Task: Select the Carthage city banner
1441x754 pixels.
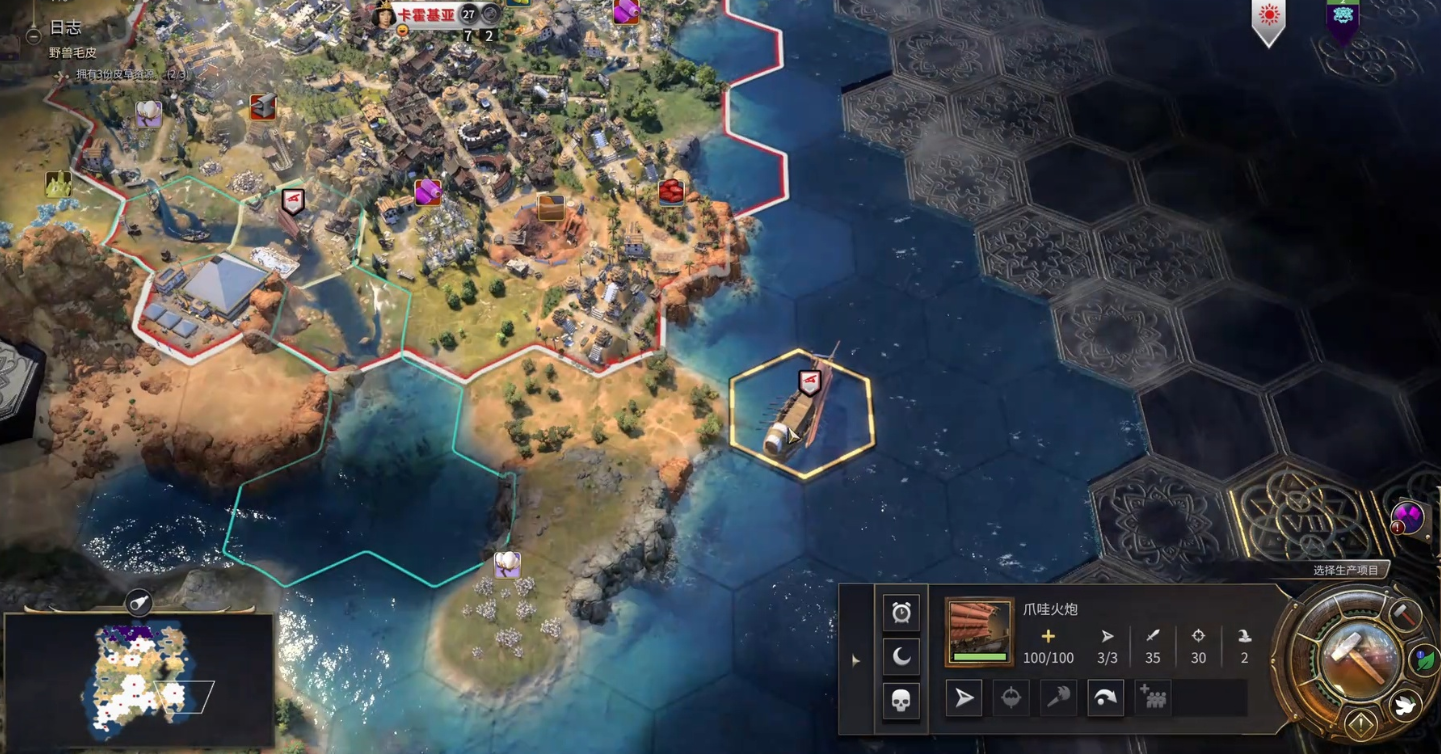Action: click(427, 15)
